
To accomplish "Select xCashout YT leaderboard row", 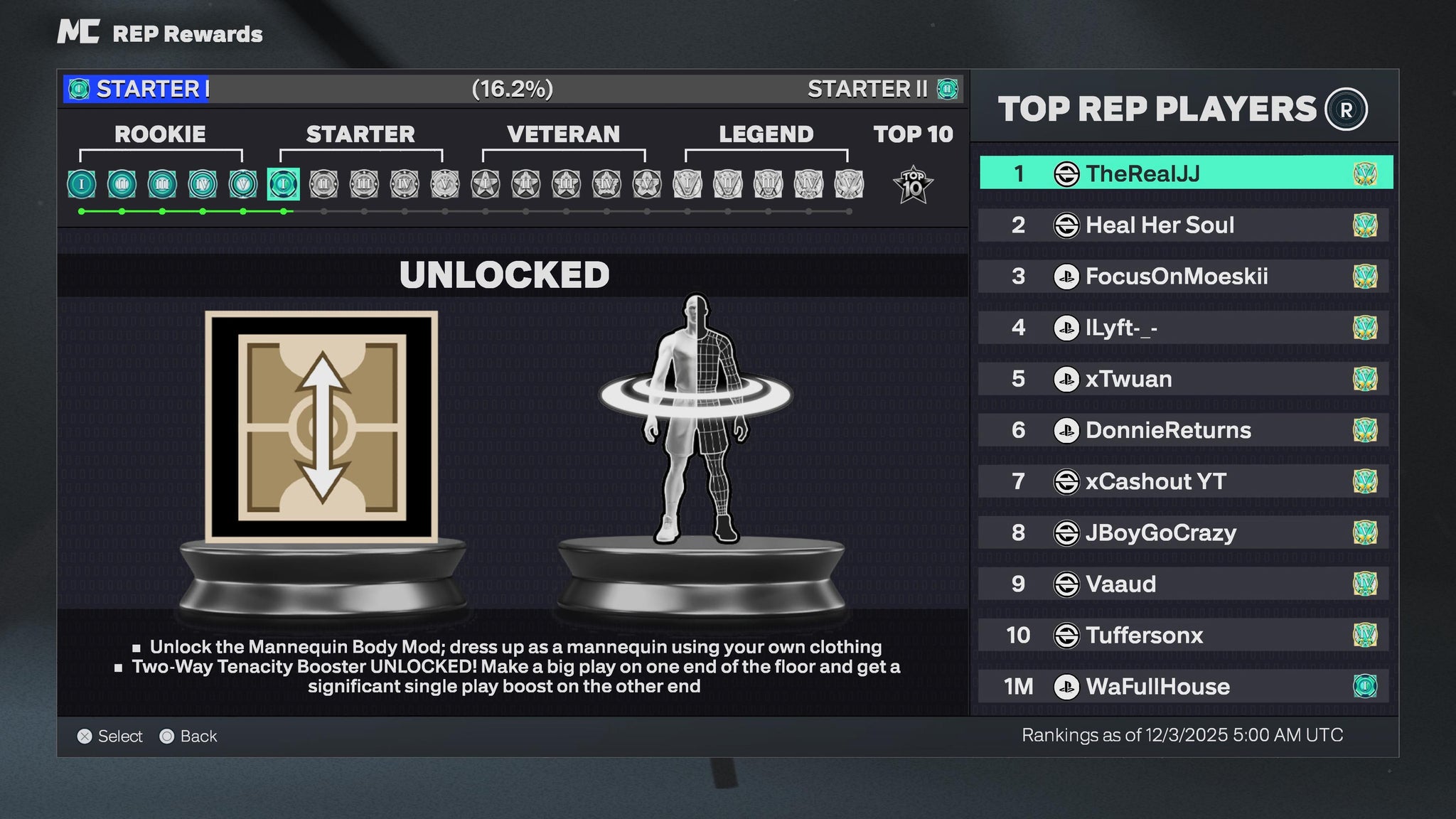I will [1184, 481].
